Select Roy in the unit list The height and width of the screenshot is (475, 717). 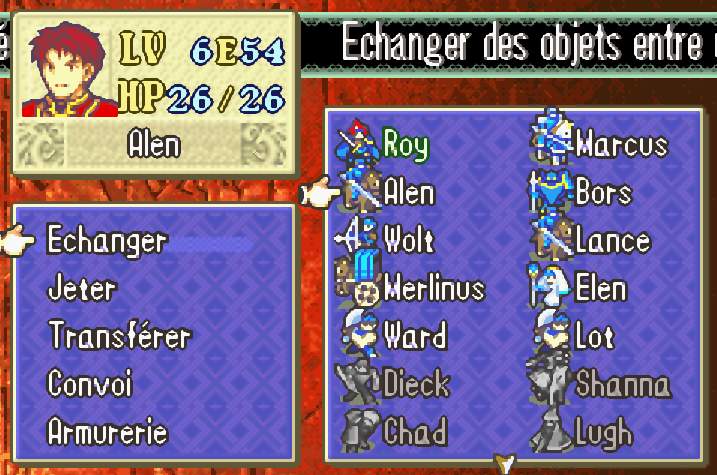click(x=405, y=143)
